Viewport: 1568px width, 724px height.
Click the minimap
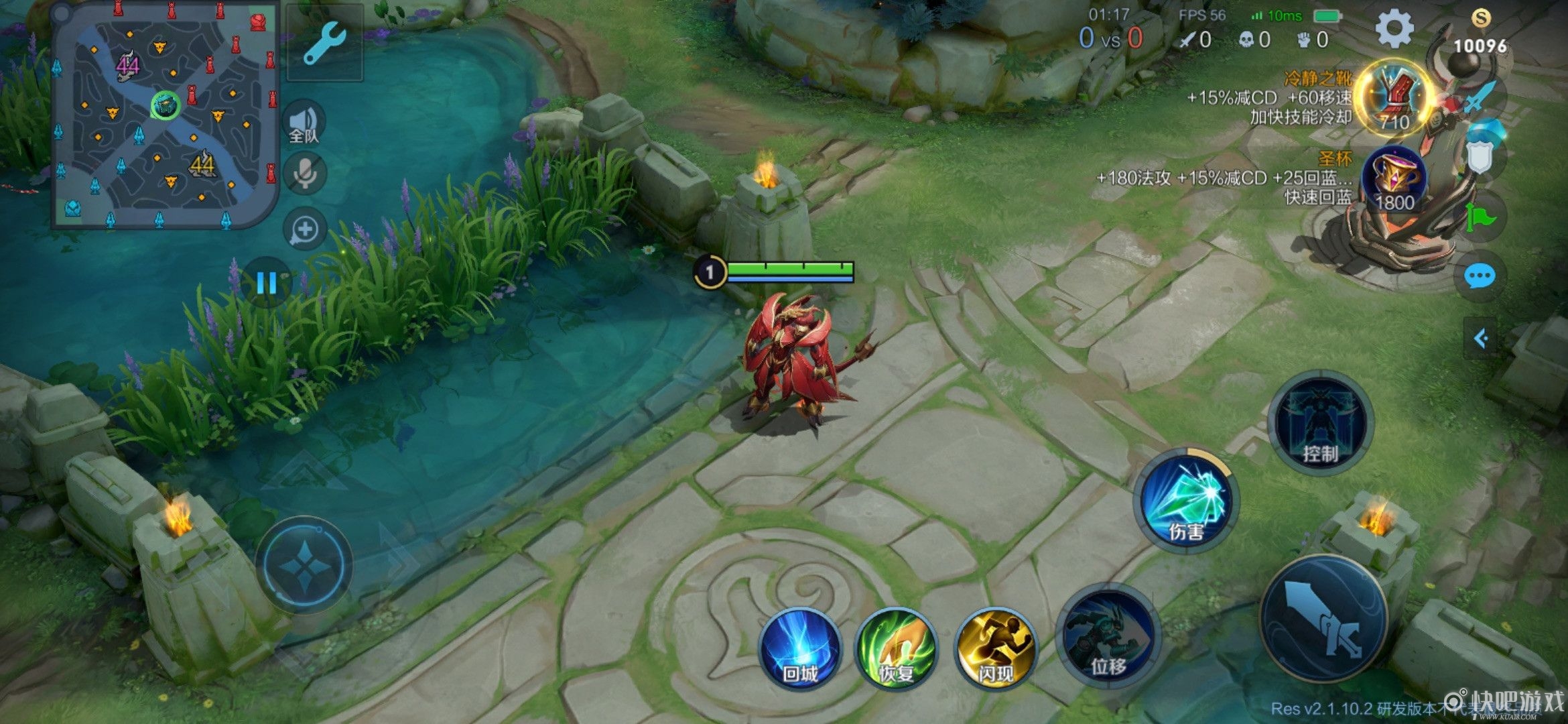[x=165, y=115]
